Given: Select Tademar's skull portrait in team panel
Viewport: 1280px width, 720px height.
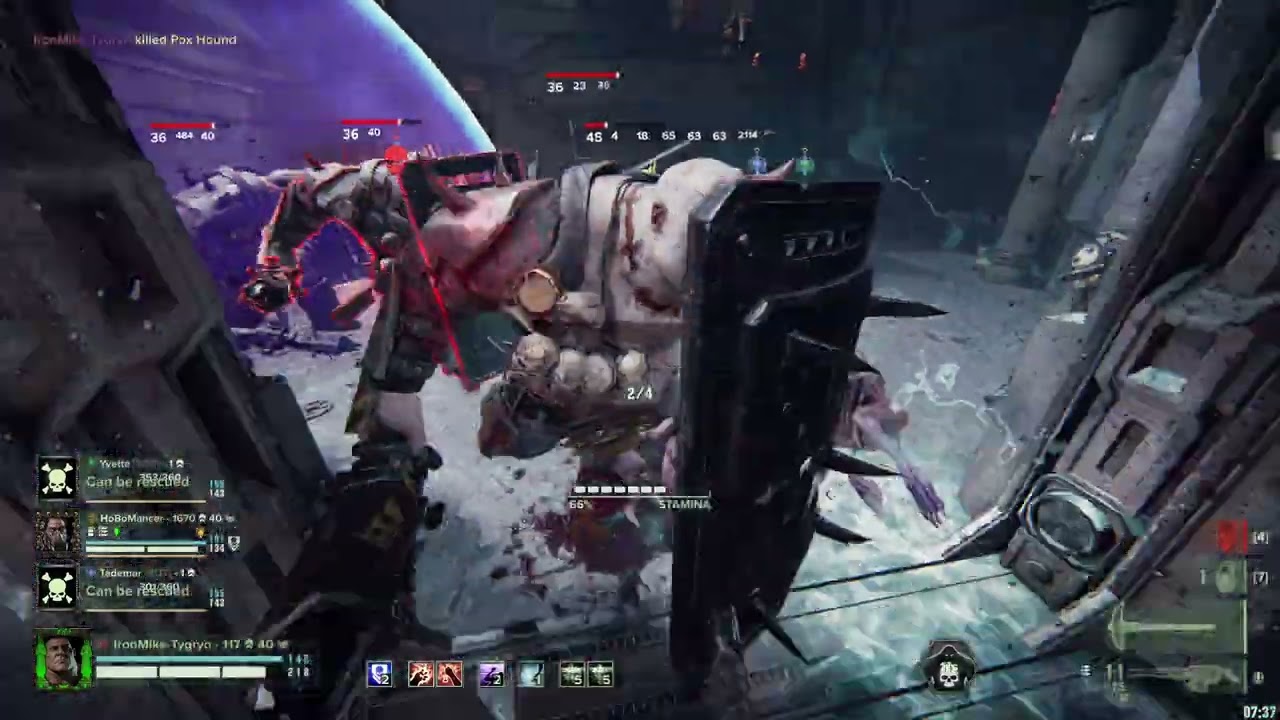Looking at the screenshot, I should click(x=57, y=586).
